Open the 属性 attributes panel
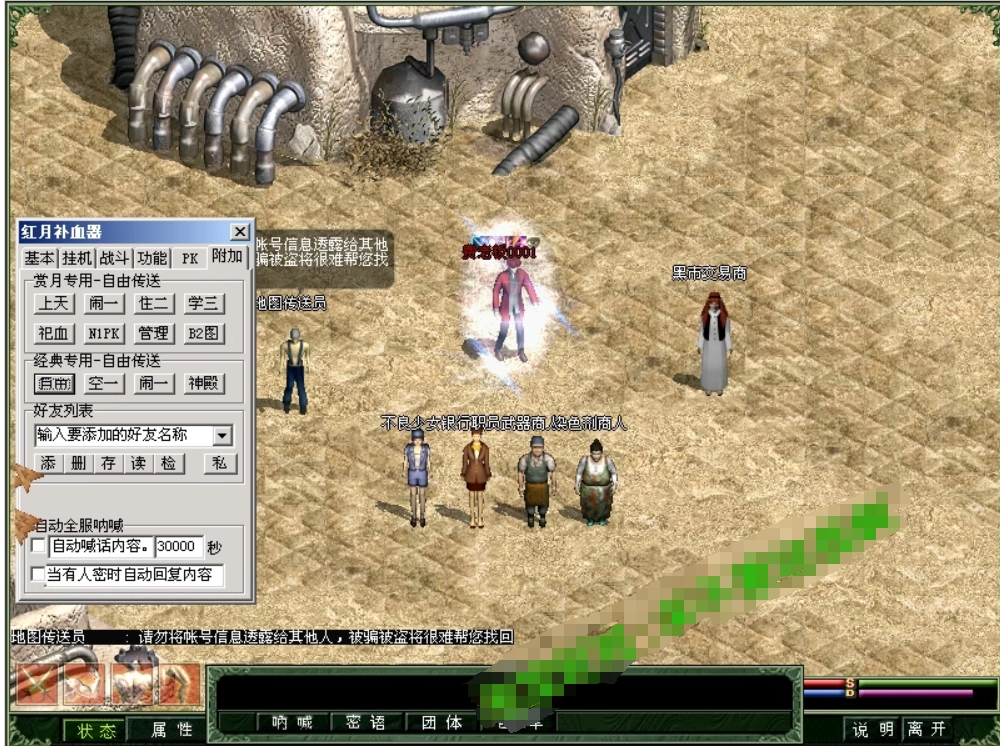The image size is (1000, 746). click(x=171, y=730)
